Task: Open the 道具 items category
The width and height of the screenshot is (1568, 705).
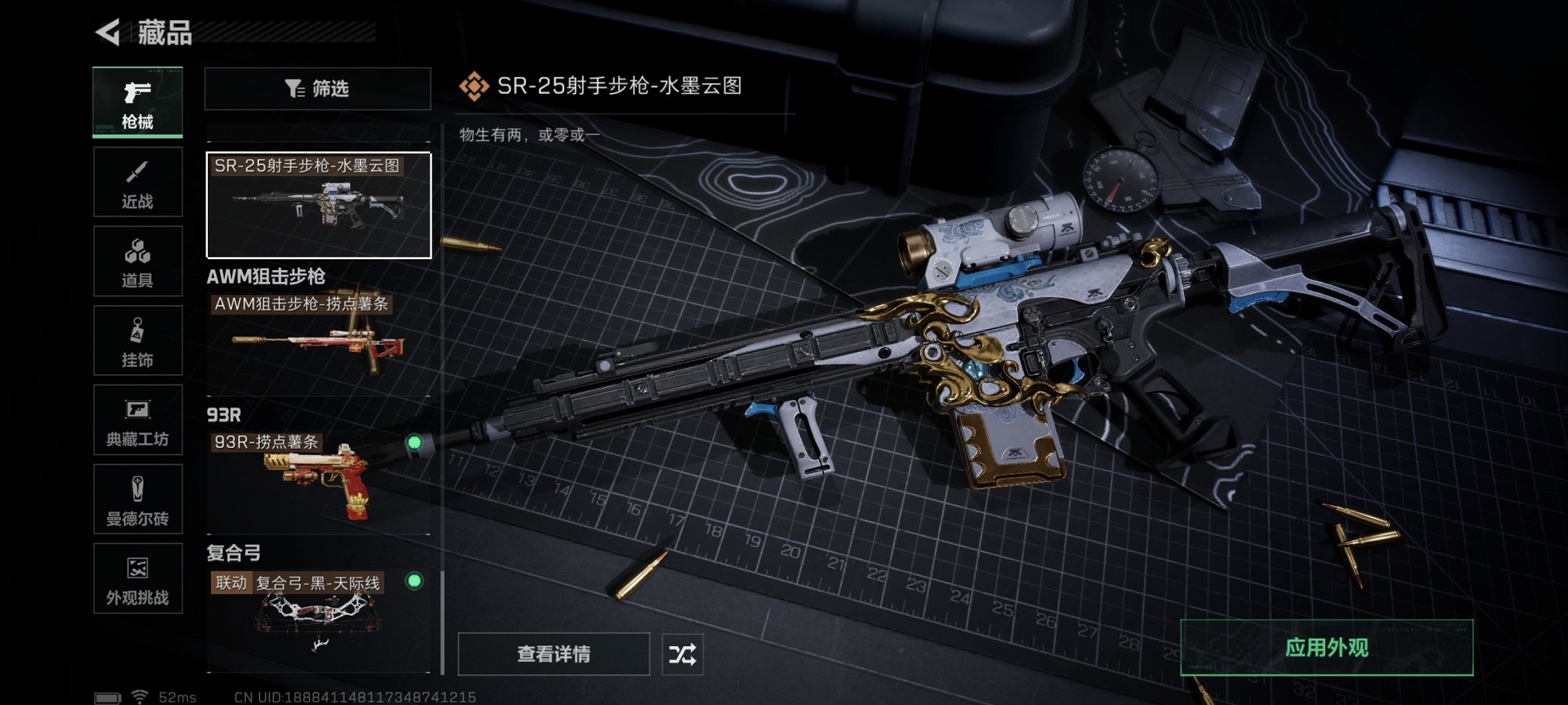Action: click(137, 260)
